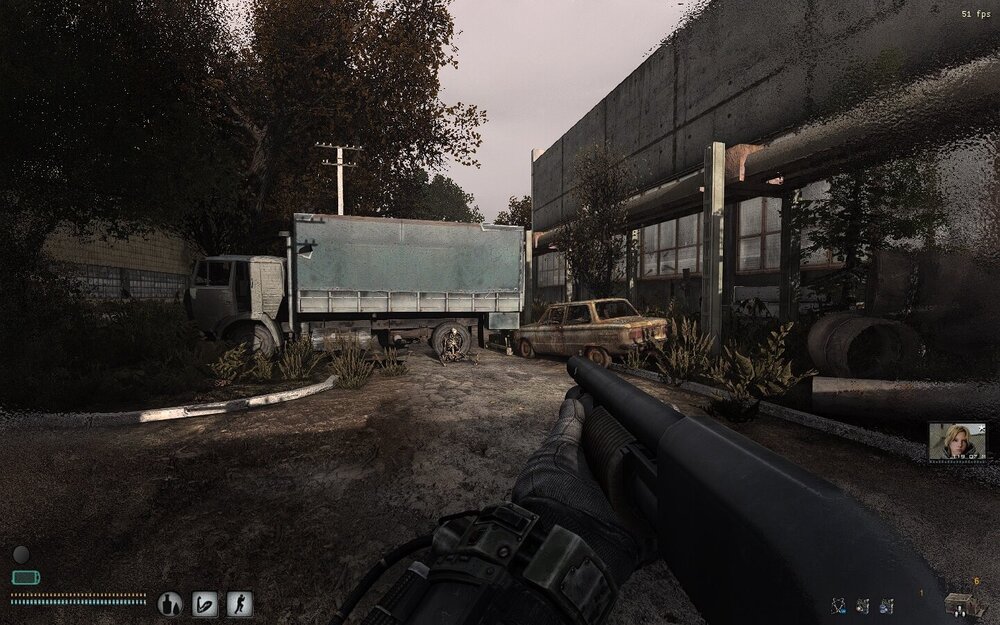Select the shotgun shell ammo box icon

[964, 603]
